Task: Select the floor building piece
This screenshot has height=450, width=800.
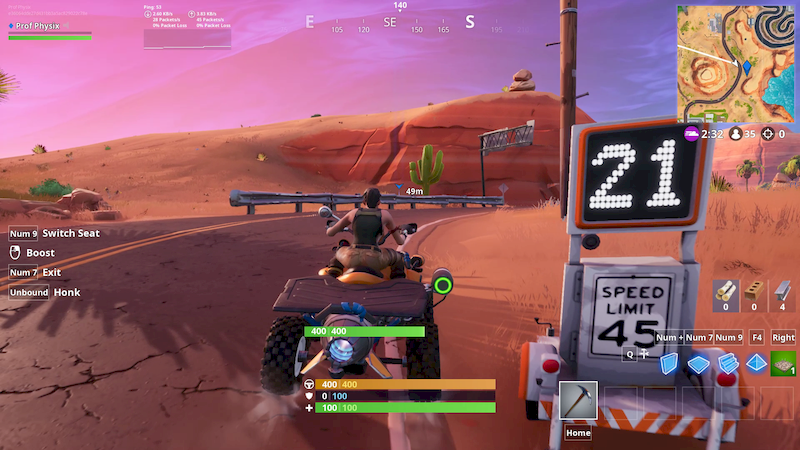Action: coord(699,364)
